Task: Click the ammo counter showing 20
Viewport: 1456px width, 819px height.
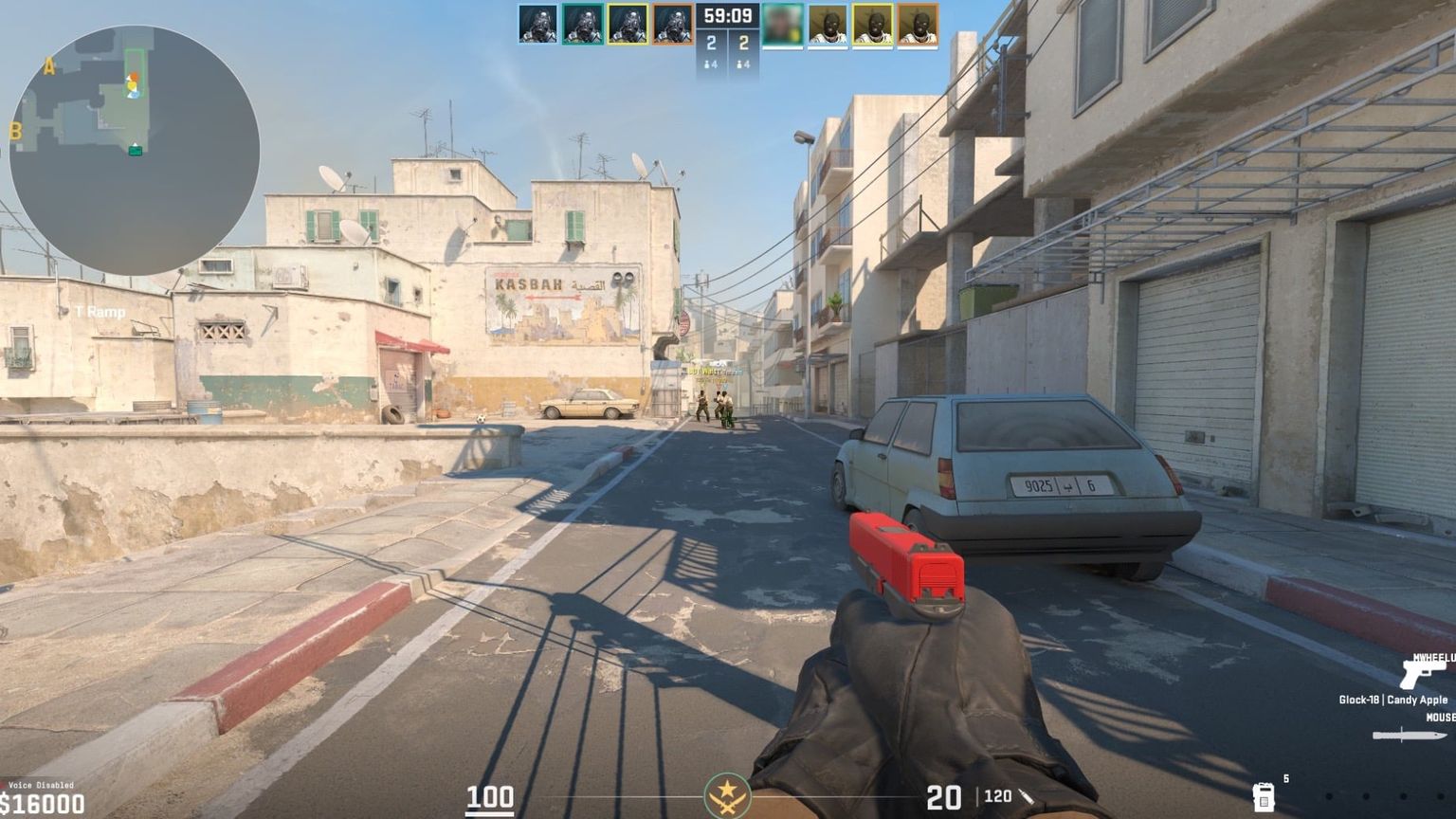Action: [943, 799]
